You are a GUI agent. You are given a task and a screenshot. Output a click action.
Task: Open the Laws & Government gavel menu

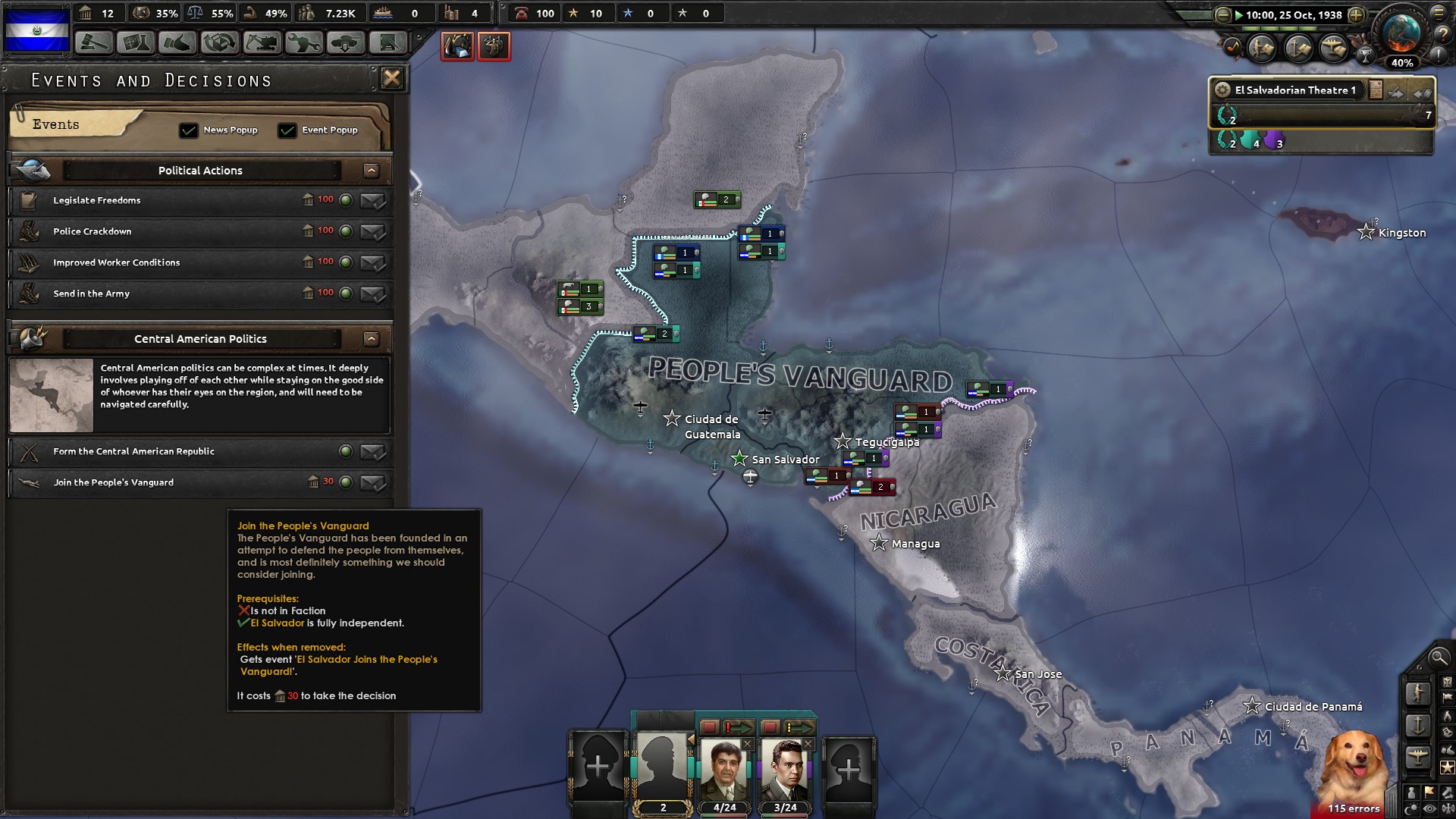(x=93, y=42)
